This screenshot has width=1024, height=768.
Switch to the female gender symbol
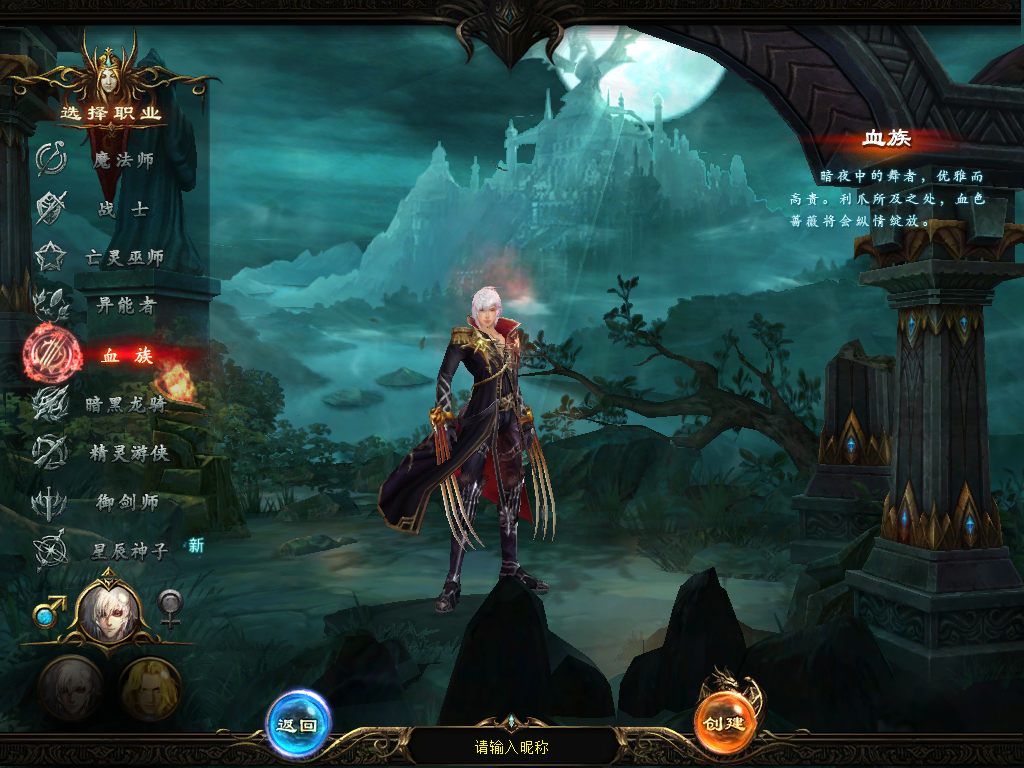pyautogui.click(x=171, y=607)
